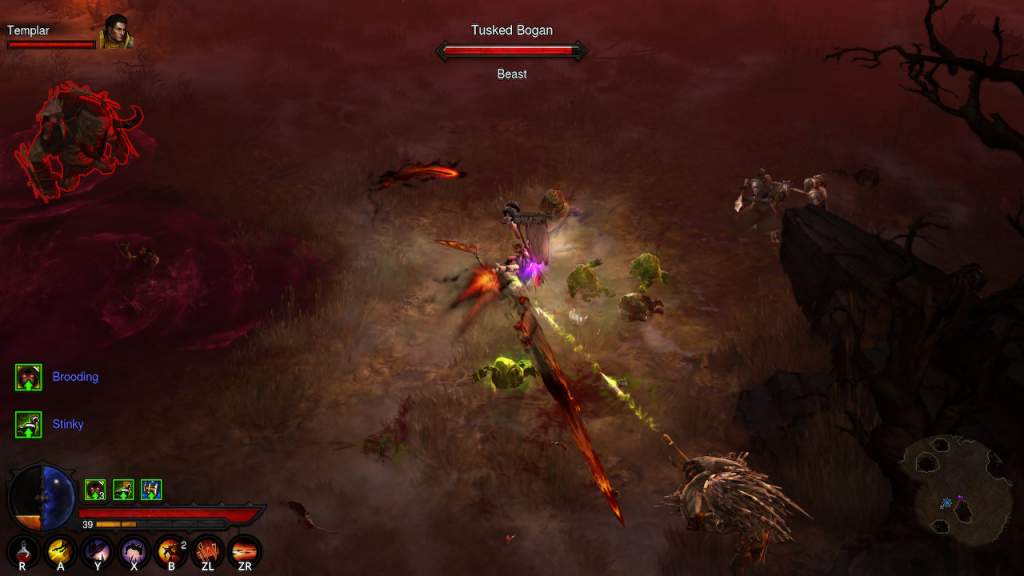This screenshot has height=576, width=1024.
Task: Use the red health potion
Action: [x=22, y=550]
